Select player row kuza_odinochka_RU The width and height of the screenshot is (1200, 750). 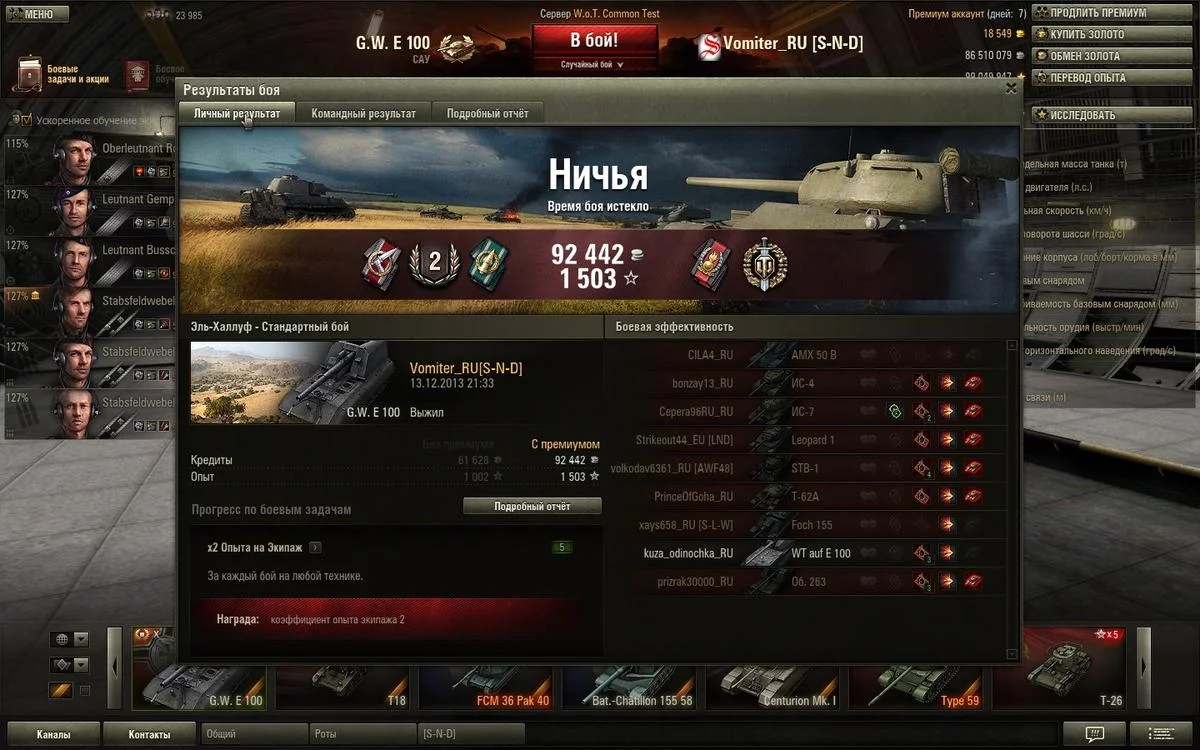pyautogui.click(x=688, y=553)
